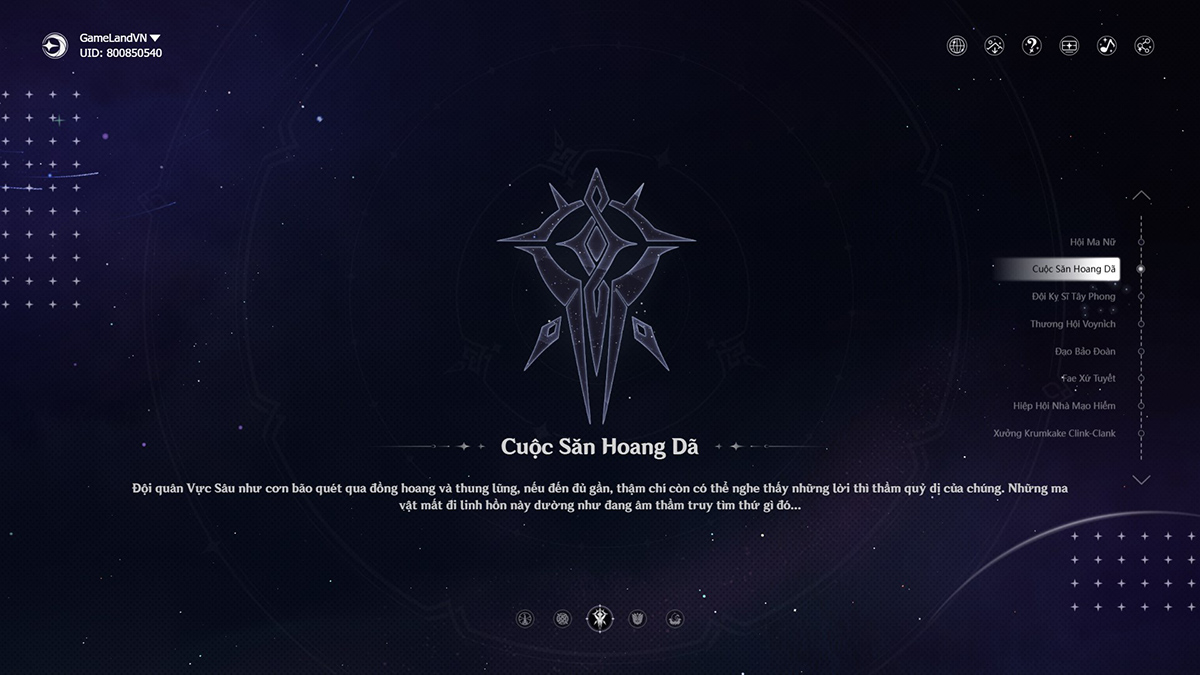Click the down arrow below the faction list
This screenshot has width=1200, height=675.
point(1141,480)
